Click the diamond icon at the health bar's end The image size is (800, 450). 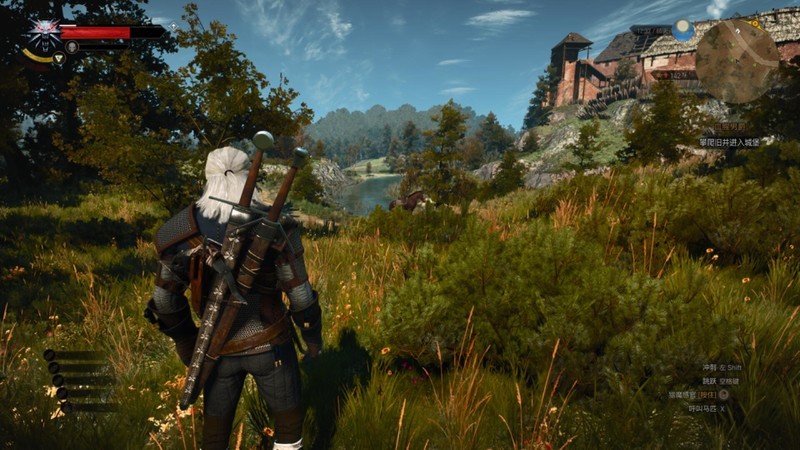(x=173, y=26)
